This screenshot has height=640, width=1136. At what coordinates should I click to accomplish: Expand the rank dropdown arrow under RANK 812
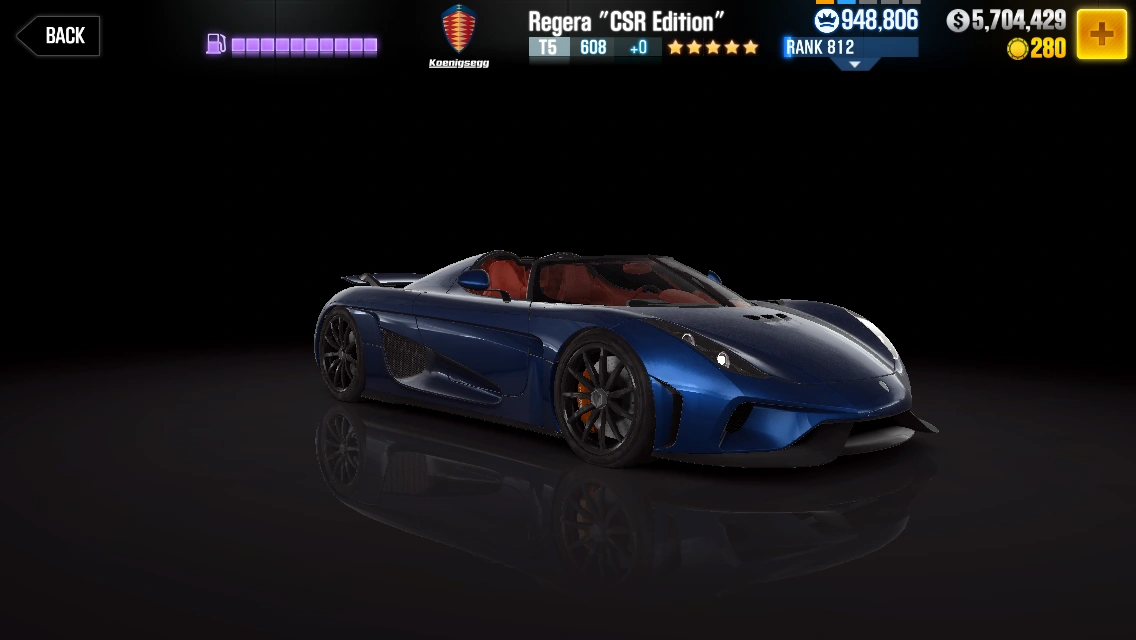point(854,64)
